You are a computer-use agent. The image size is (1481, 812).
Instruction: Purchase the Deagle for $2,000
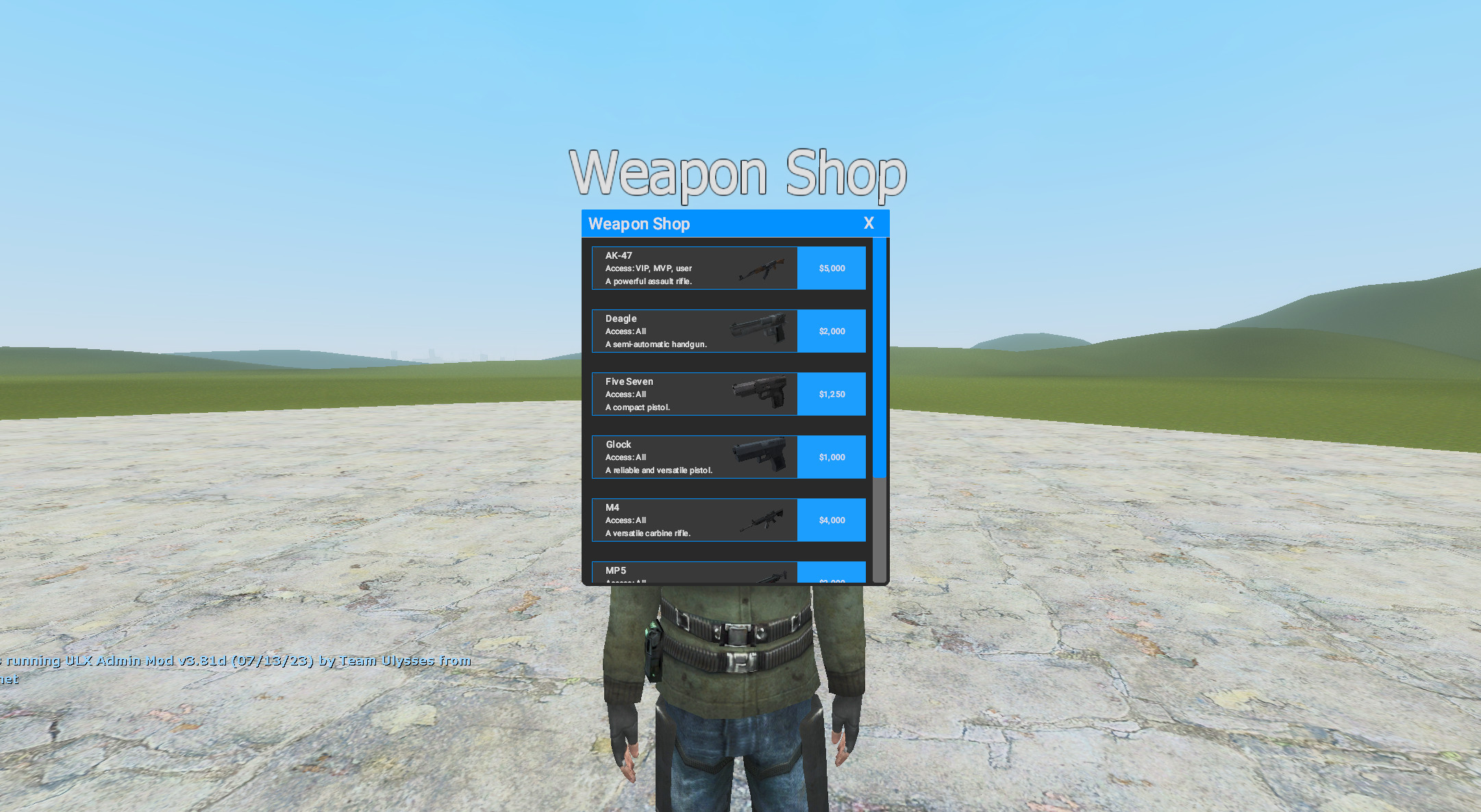point(831,331)
